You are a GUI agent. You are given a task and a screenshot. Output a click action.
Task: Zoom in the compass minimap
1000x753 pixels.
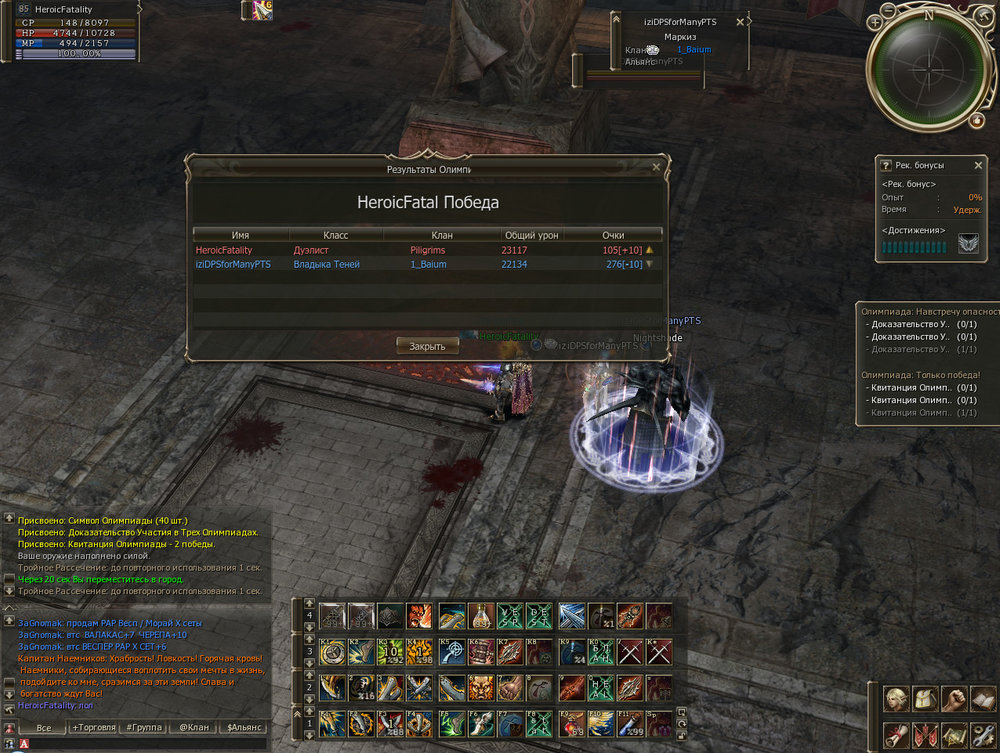876,20
